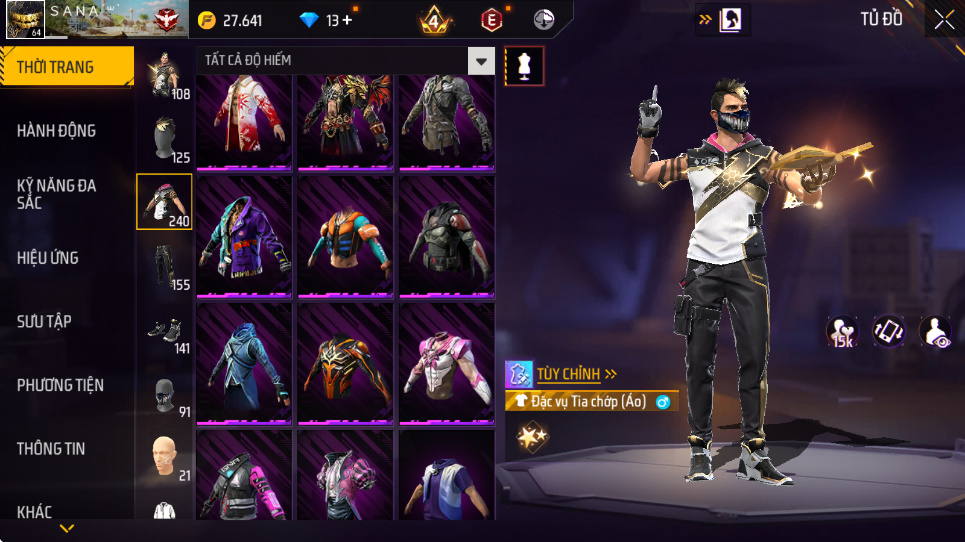The width and height of the screenshot is (965, 542).
Task: Toggle the mannequin preview button
Action: pyautogui.click(x=525, y=66)
